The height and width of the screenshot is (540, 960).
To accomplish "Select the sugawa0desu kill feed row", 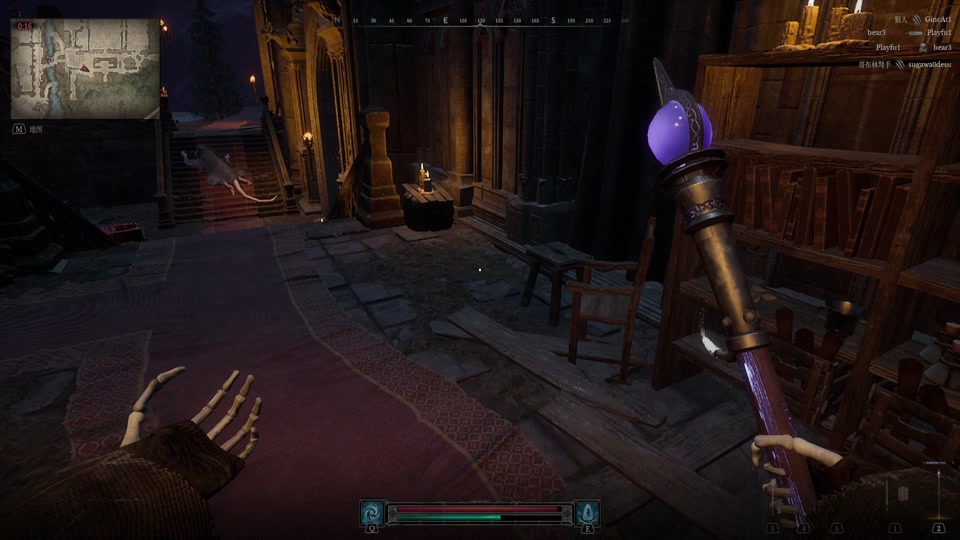I will click(904, 63).
